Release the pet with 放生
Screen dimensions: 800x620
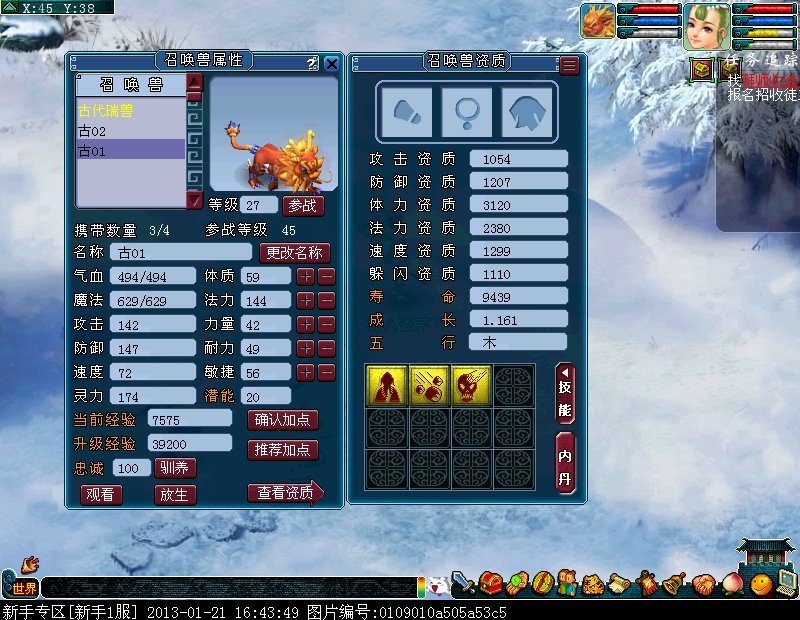point(175,494)
